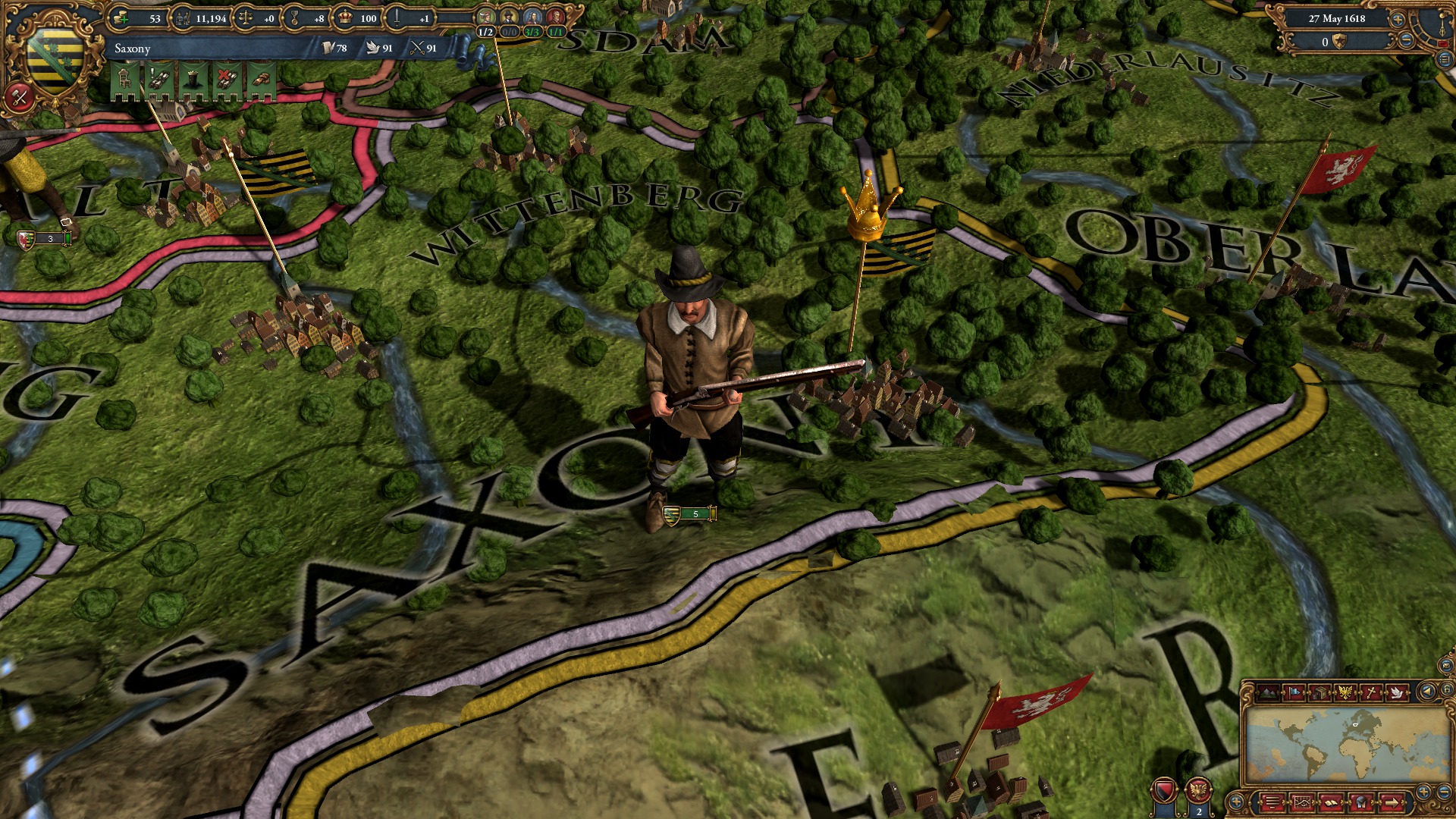Select the merchant envoy portrait showing 1/2
Image resolution: width=1456 pixels, height=819 pixels.
485,17
